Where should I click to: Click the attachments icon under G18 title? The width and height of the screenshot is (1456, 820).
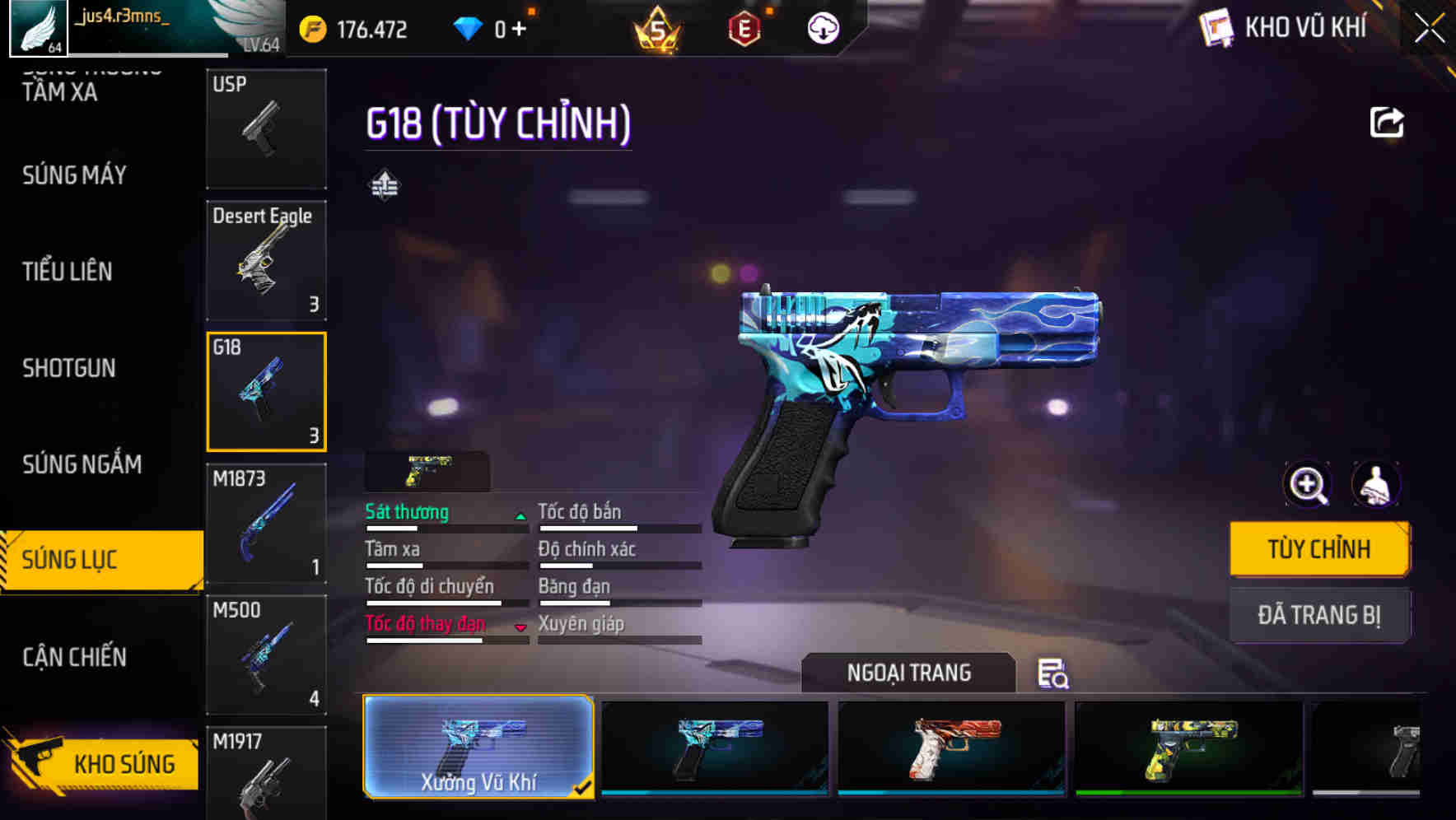pyautogui.click(x=384, y=186)
